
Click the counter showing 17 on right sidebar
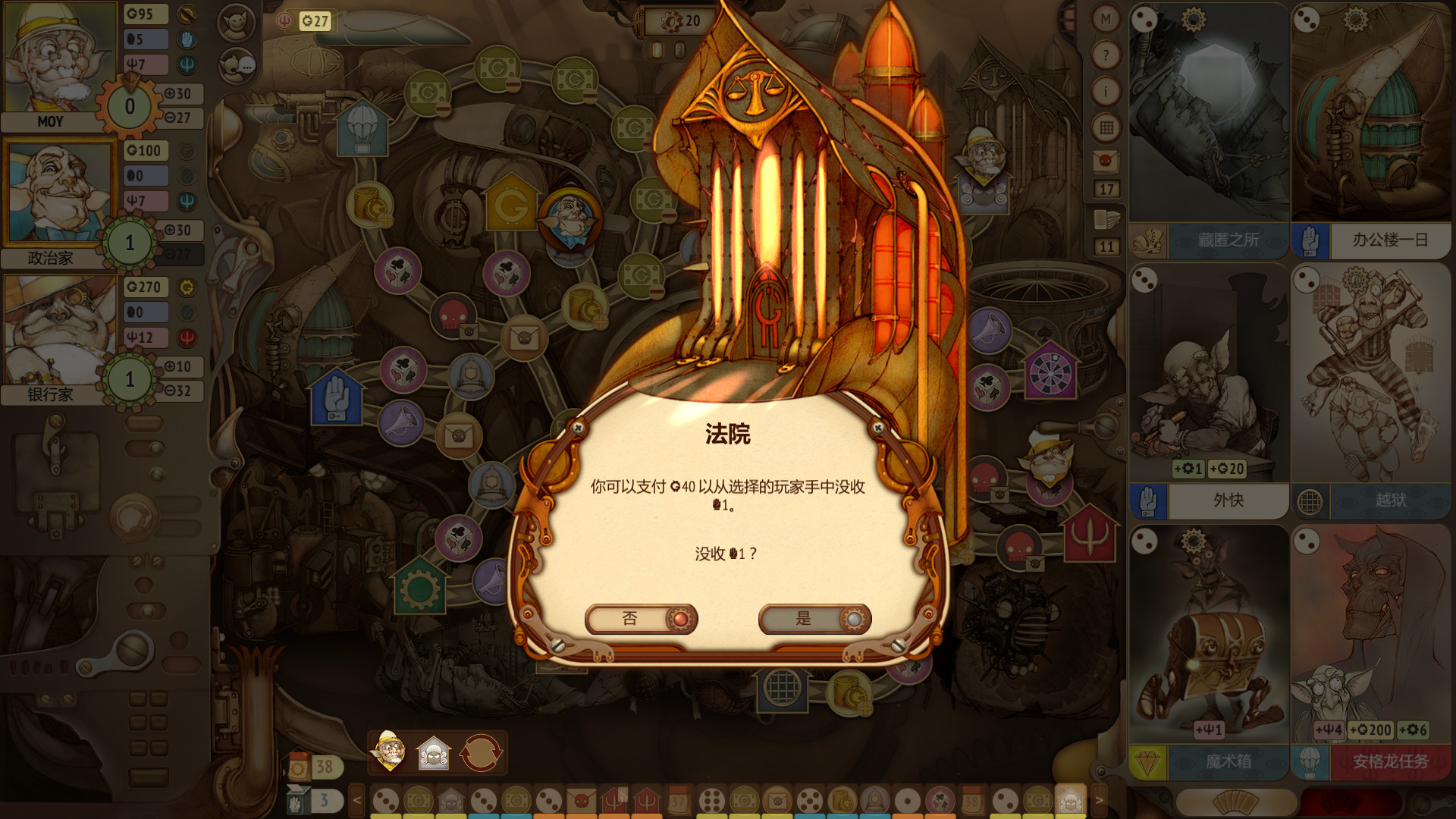tap(1106, 190)
